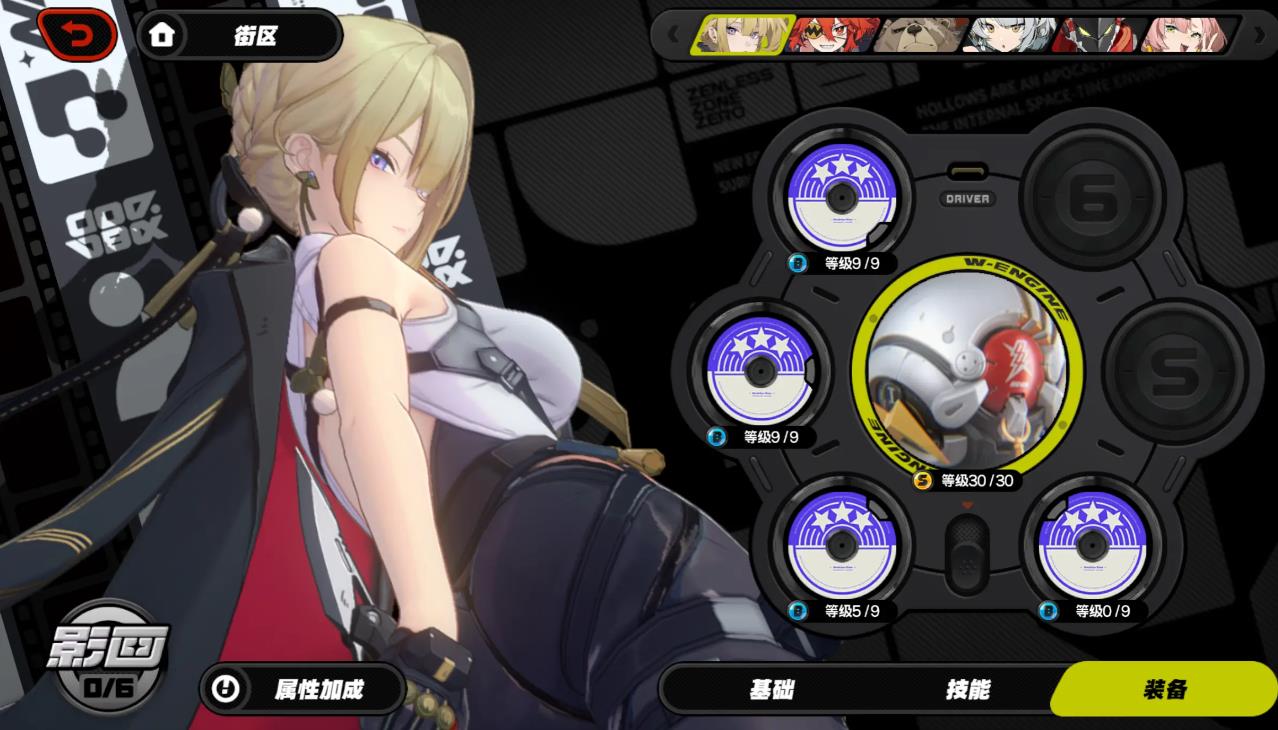
Task: Click the right arrow of the character list
Action: pyautogui.click(x=1257, y=36)
